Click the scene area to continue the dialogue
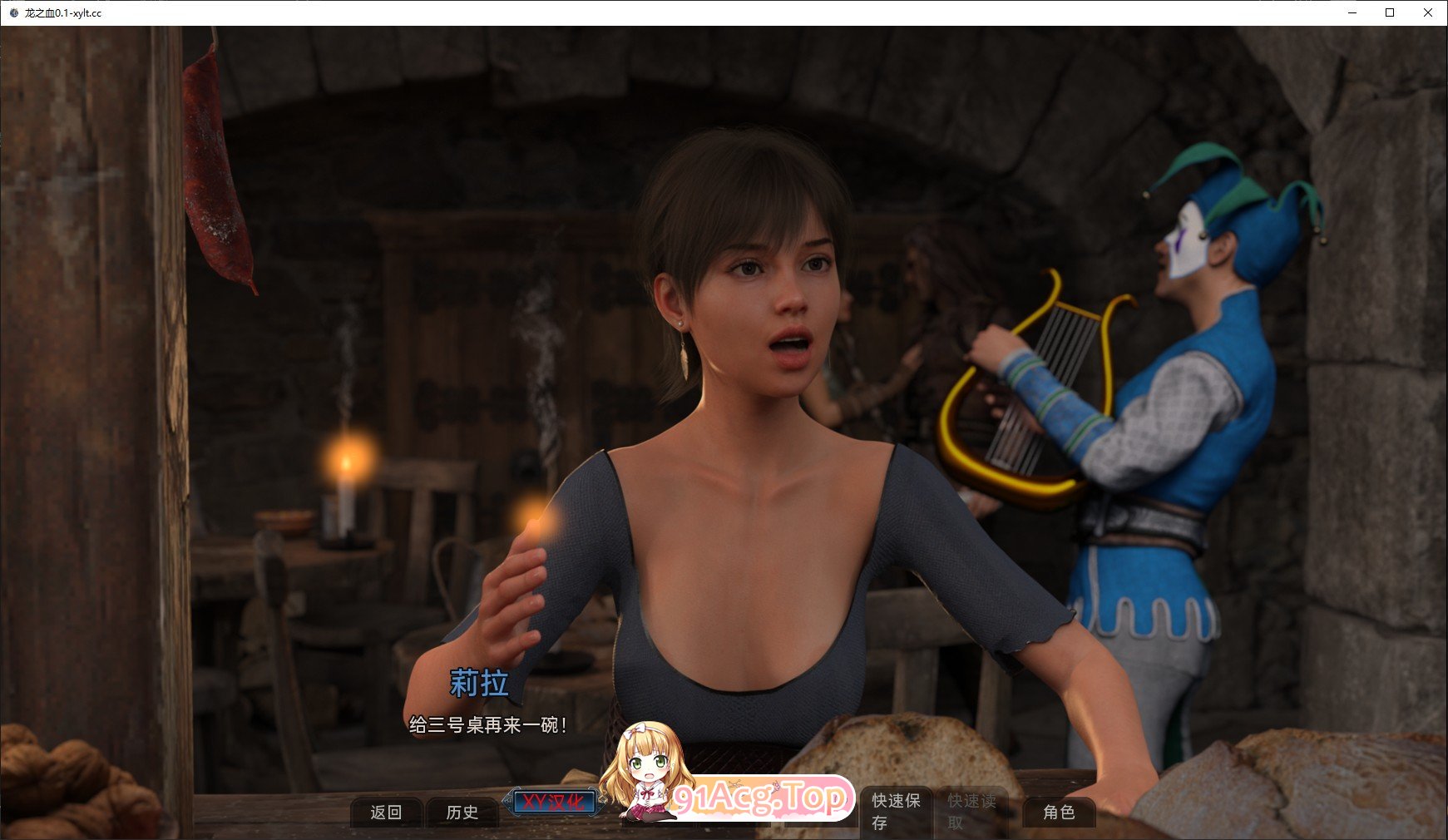The width and height of the screenshot is (1448, 840). (724, 333)
